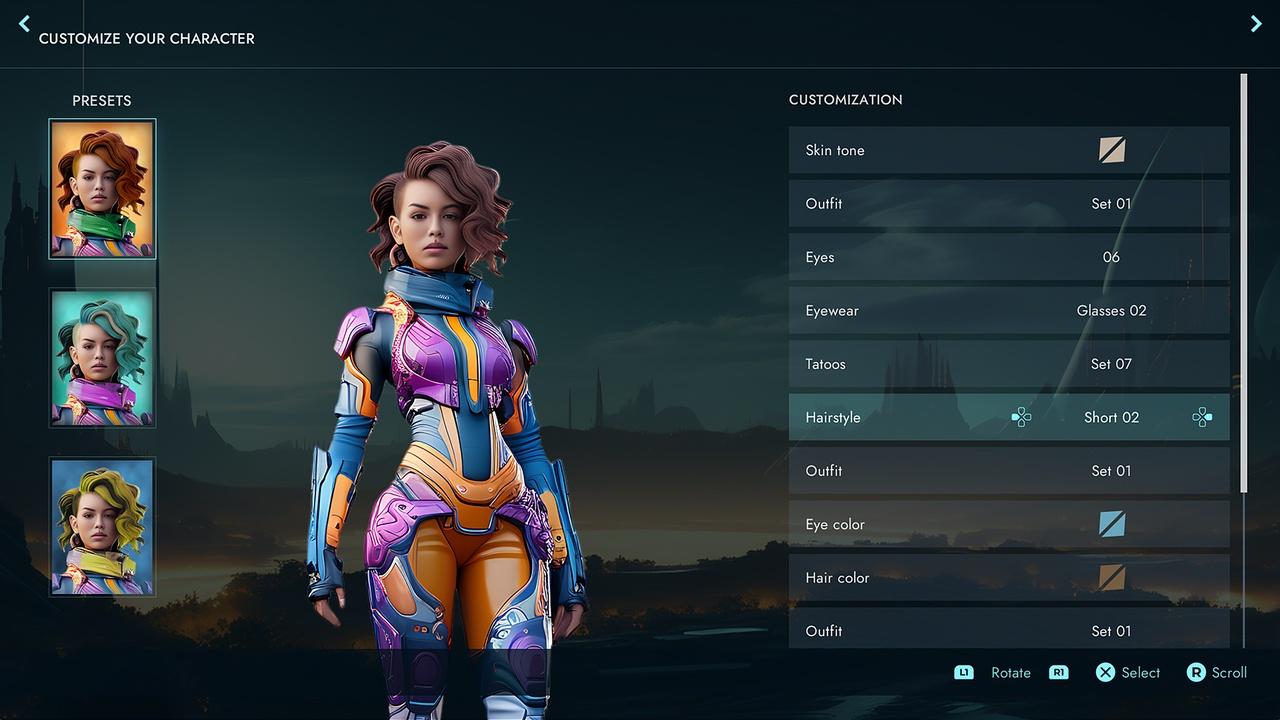The width and height of the screenshot is (1280, 720).
Task: Open the Skin tone swatch
Action: coord(1111,150)
